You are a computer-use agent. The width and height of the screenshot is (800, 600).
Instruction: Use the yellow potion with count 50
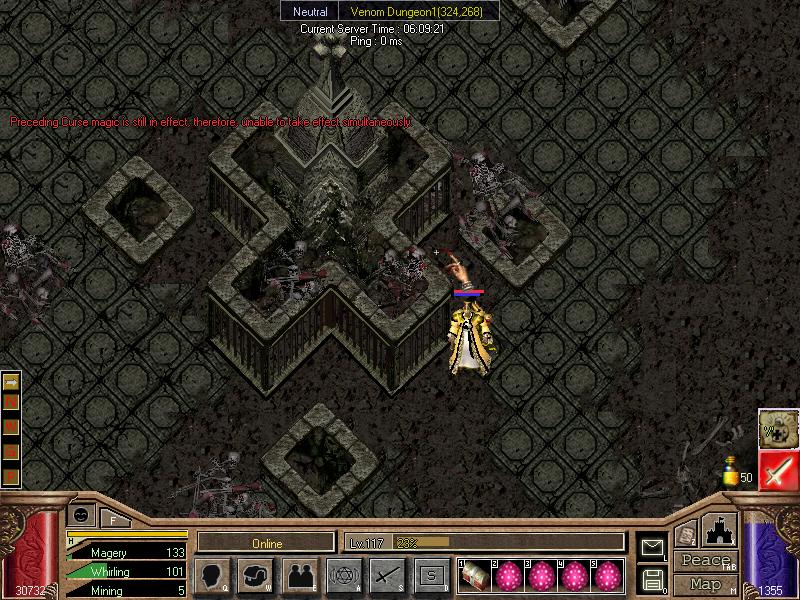pos(732,471)
